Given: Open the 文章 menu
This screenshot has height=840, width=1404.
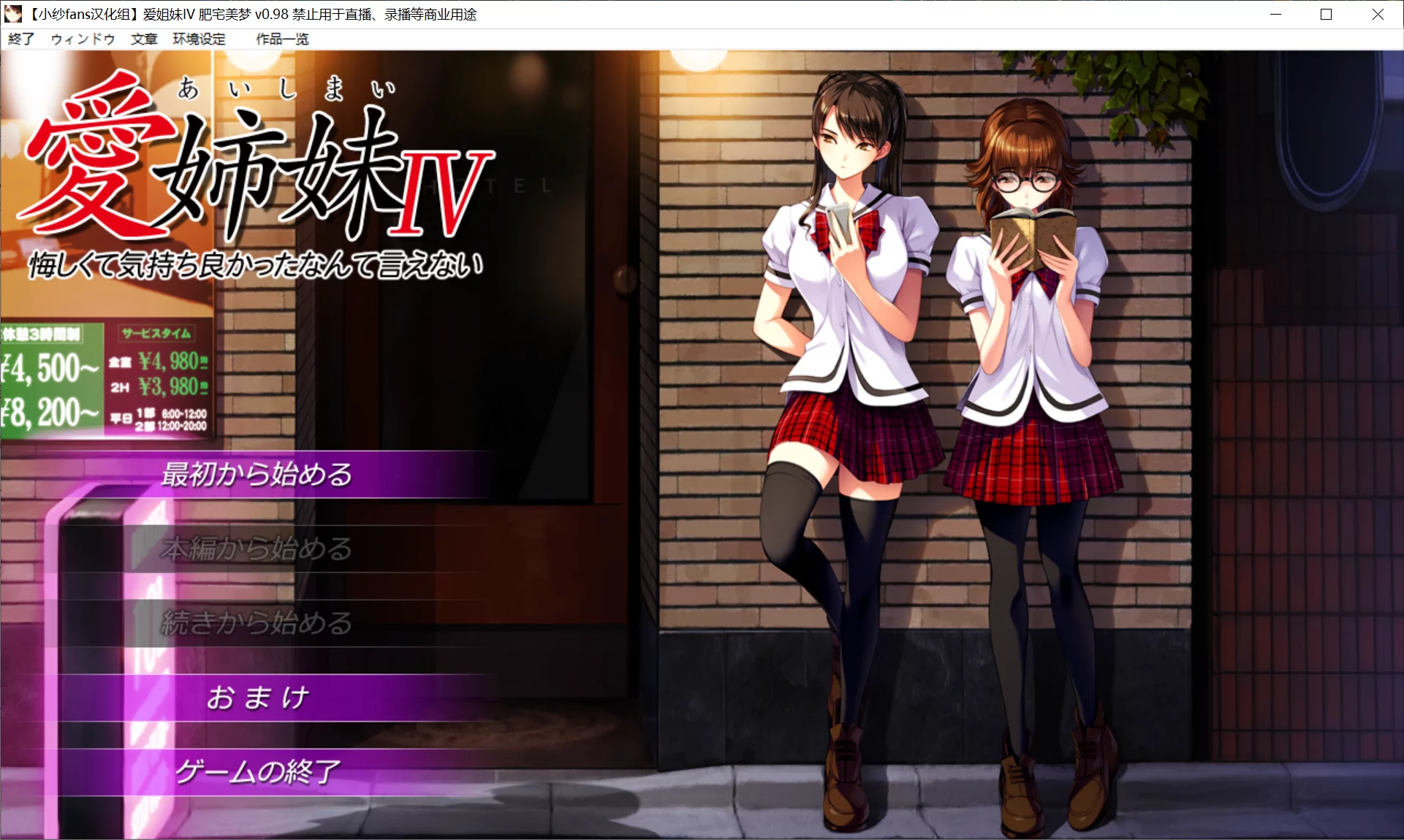Looking at the screenshot, I should [143, 39].
